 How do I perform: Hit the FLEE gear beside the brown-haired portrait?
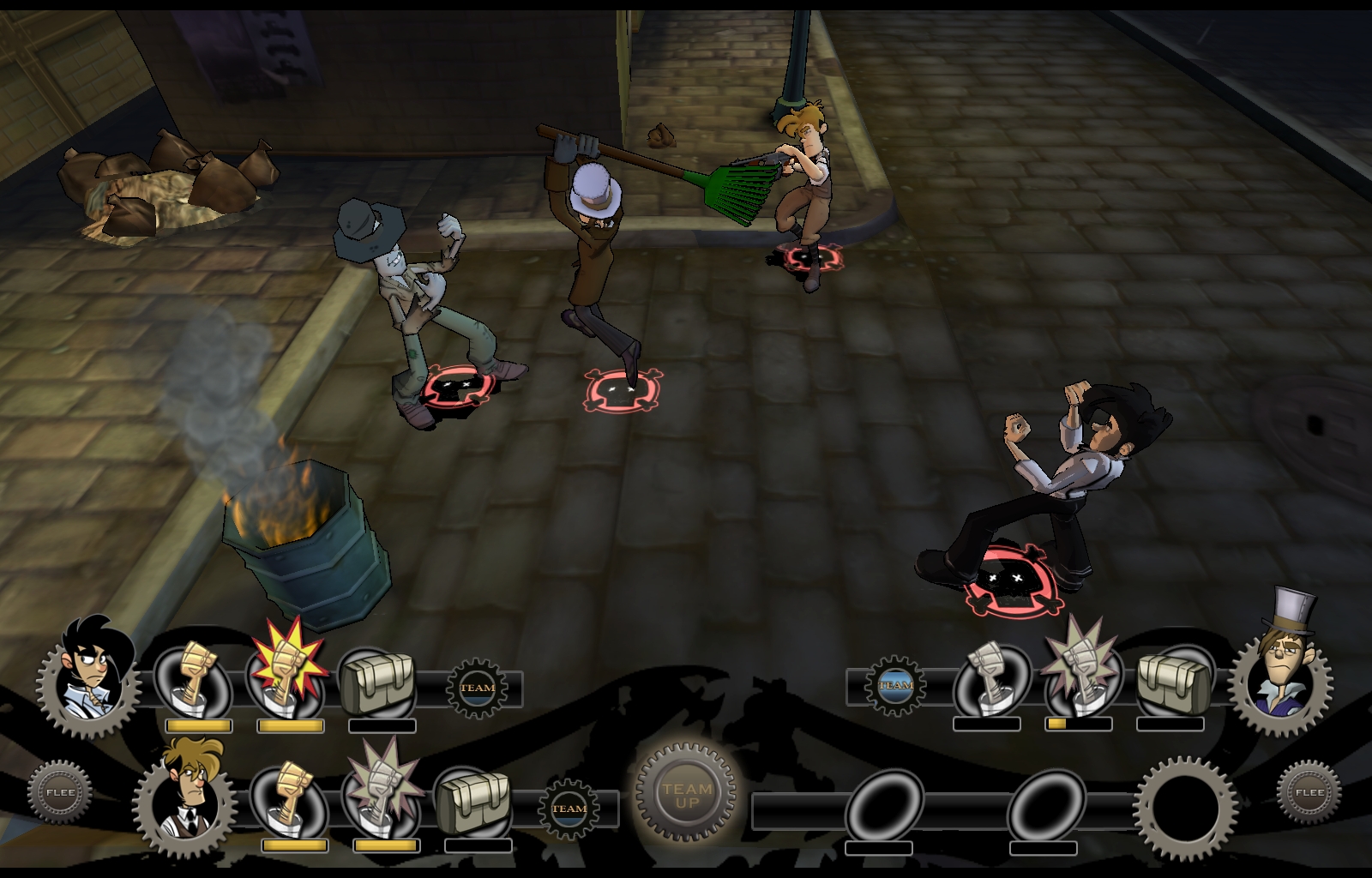59,792
